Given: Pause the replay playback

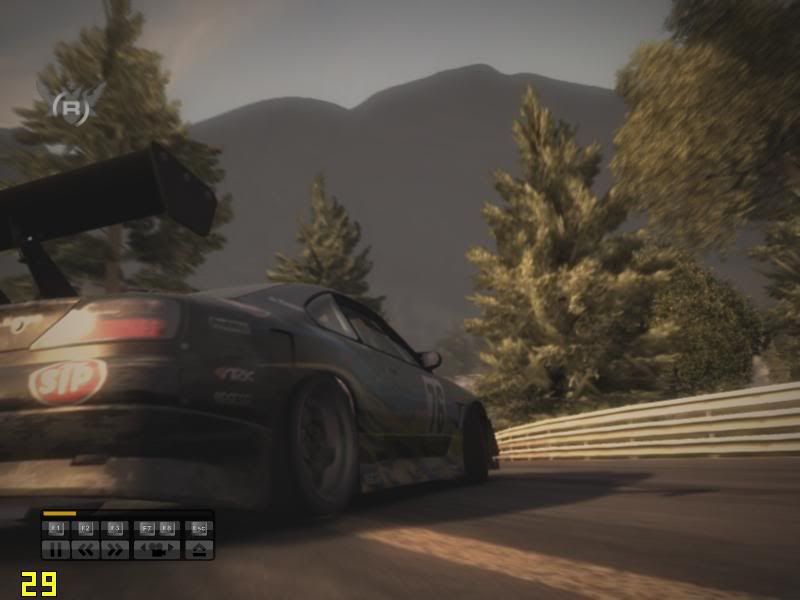Looking at the screenshot, I should (x=56, y=548).
